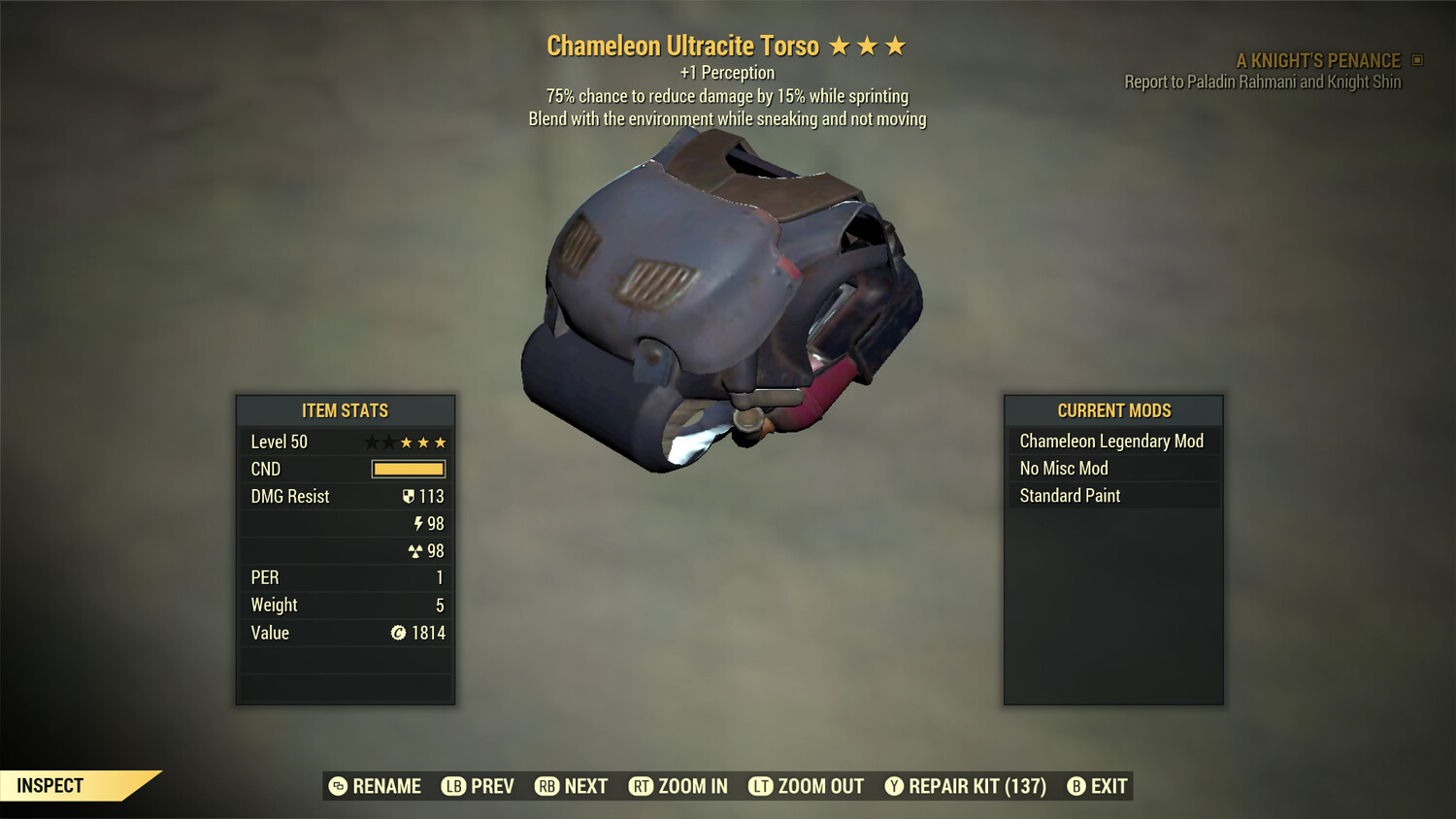
Task: Expand the Chameleon Legendary Mod entry
Action: 1110,441
